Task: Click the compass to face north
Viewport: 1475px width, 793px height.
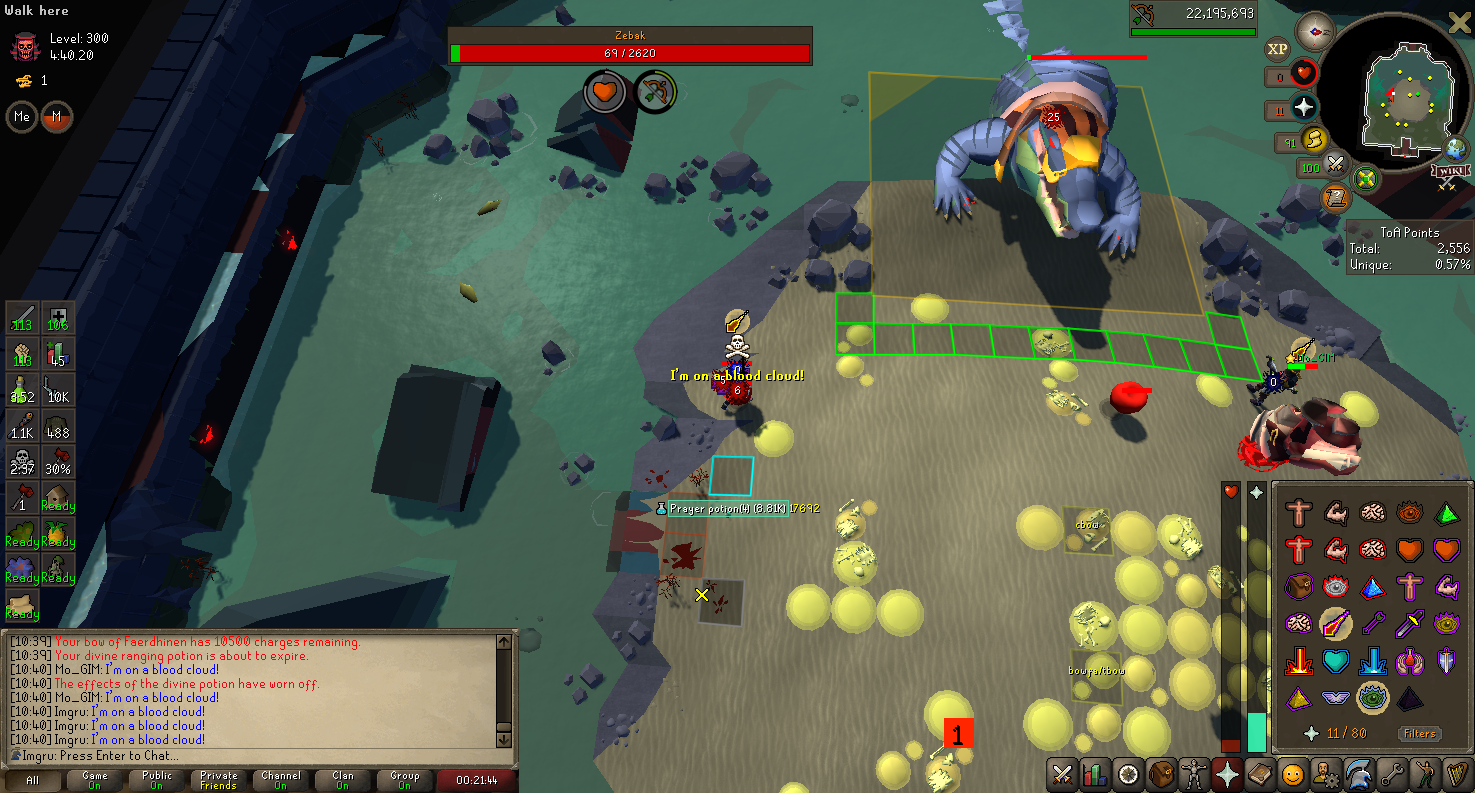Action: click(x=1314, y=32)
